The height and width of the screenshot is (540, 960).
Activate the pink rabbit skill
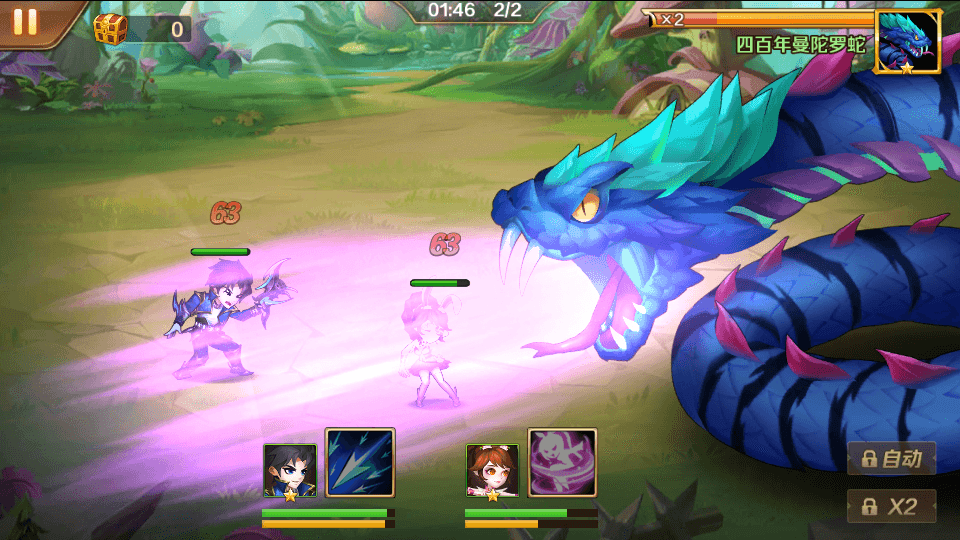click(x=562, y=463)
